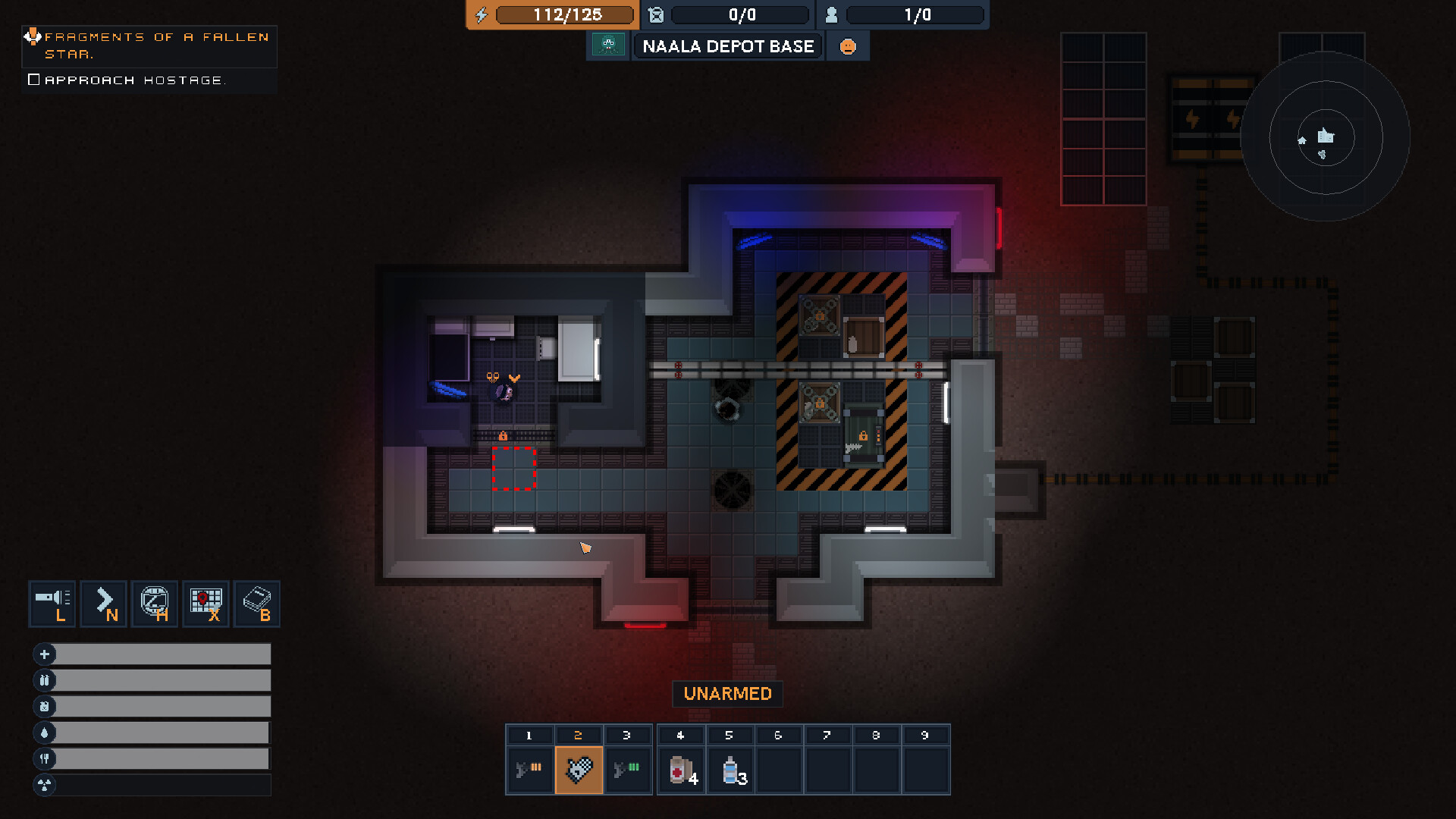The image size is (1456, 819).
Task: Click the wait clock H icon
Action: pos(155,604)
